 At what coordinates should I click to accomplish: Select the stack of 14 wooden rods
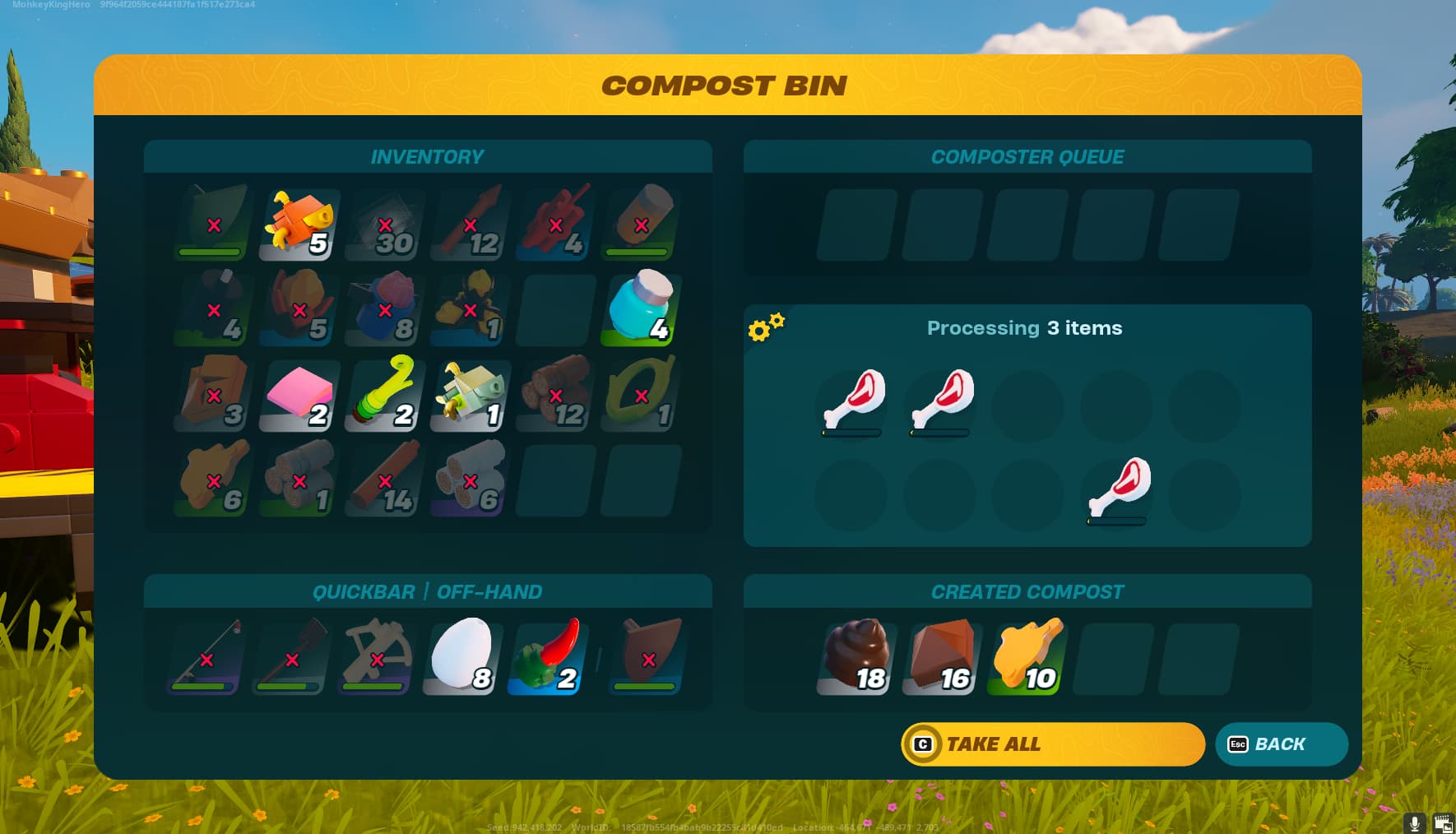coord(383,480)
